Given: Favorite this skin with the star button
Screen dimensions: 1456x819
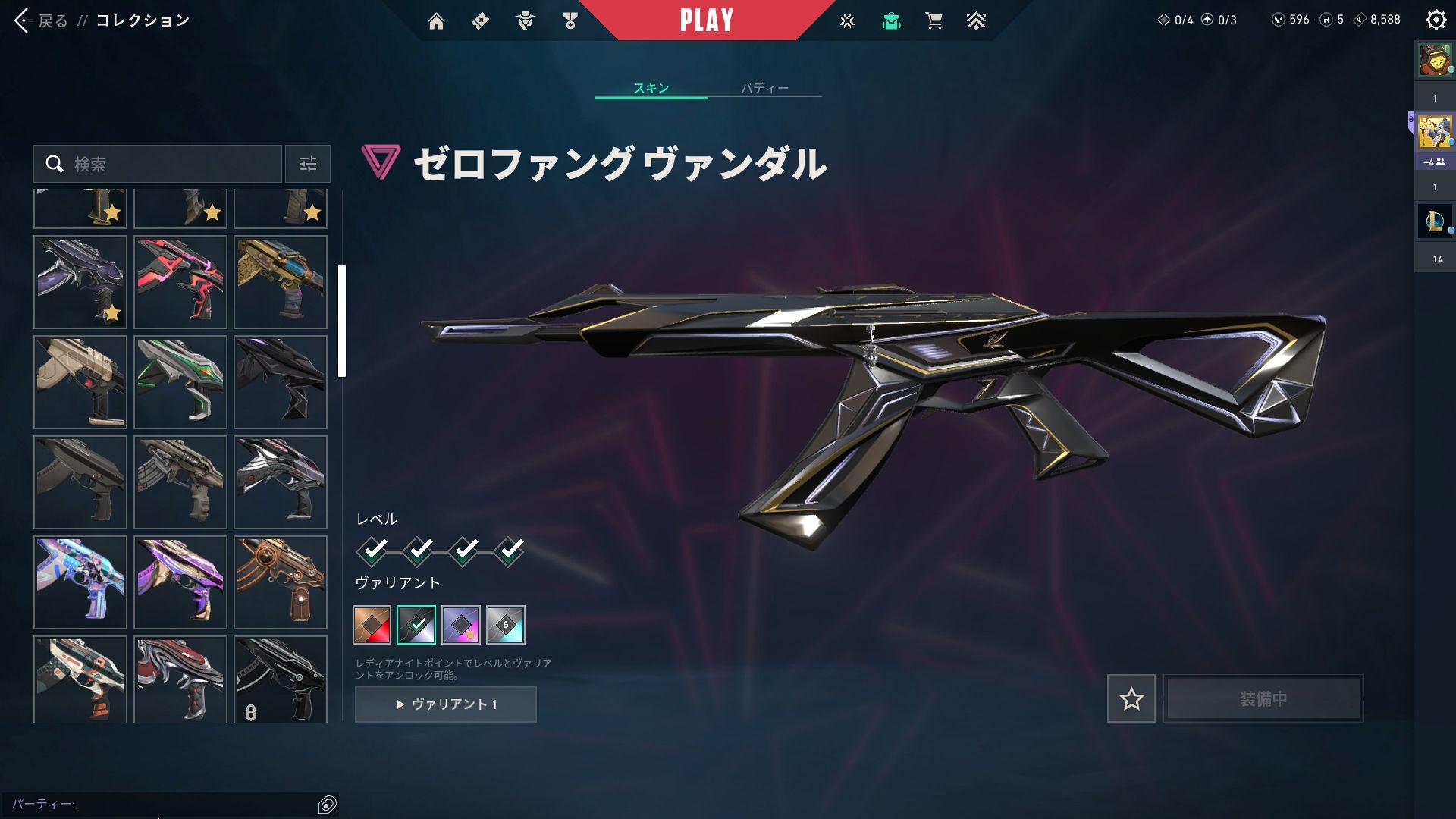Looking at the screenshot, I should (x=1131, y=698).
